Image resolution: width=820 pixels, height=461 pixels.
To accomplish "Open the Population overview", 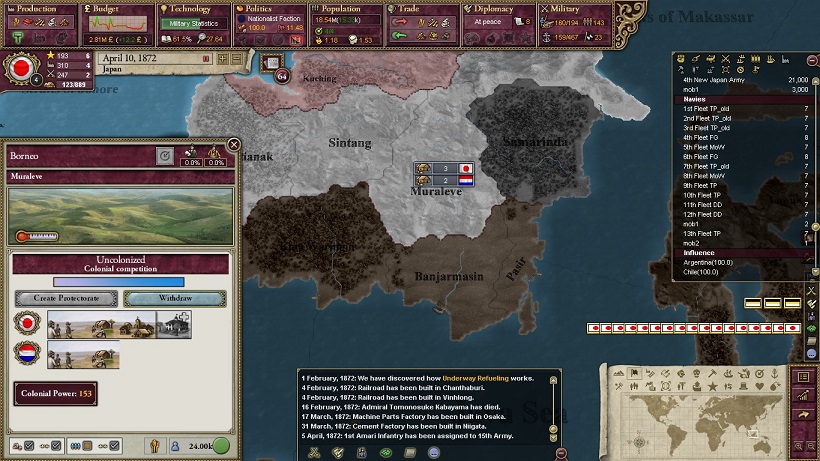I will pos(345,8).
